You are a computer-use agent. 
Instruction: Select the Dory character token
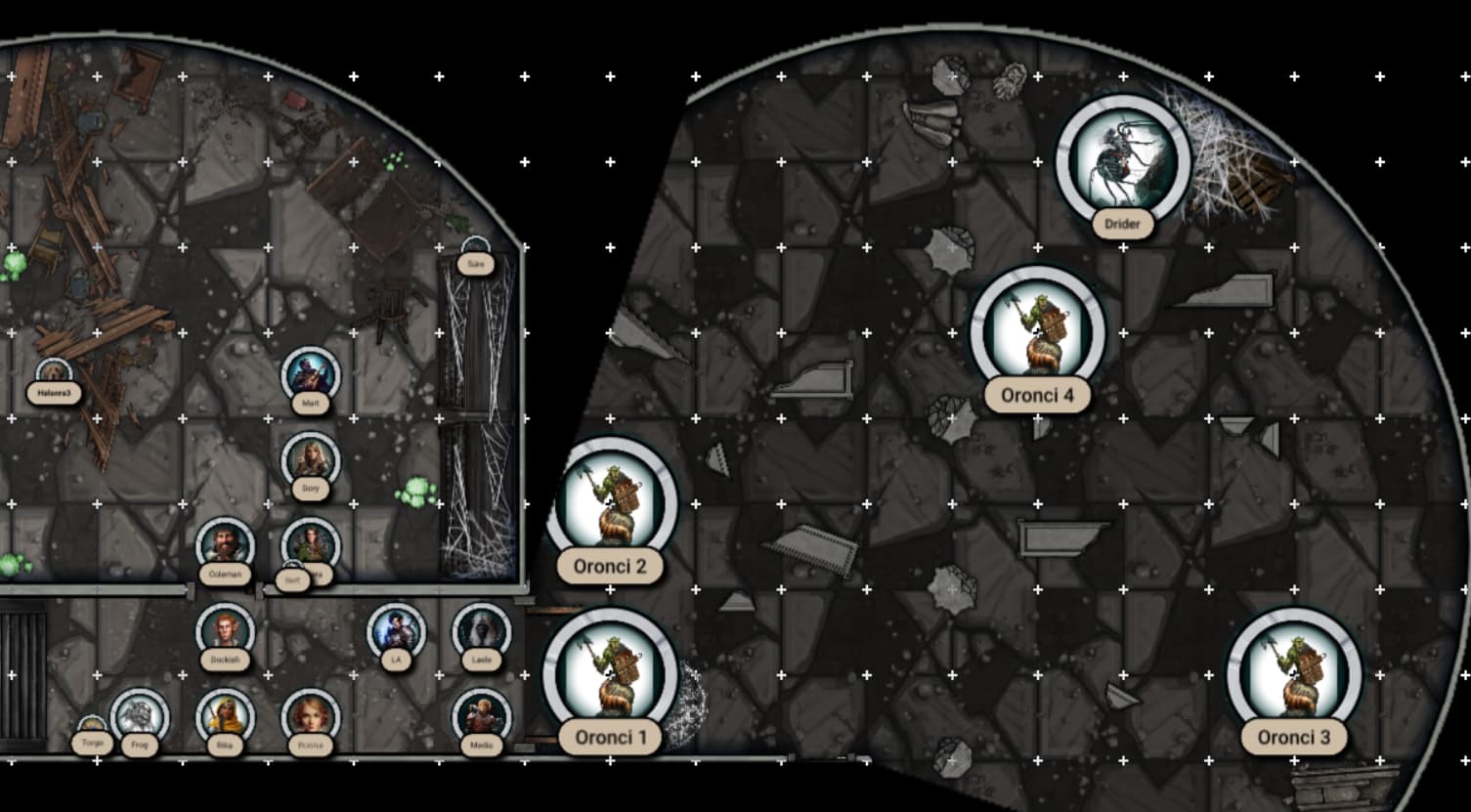[x=311, y=460]
